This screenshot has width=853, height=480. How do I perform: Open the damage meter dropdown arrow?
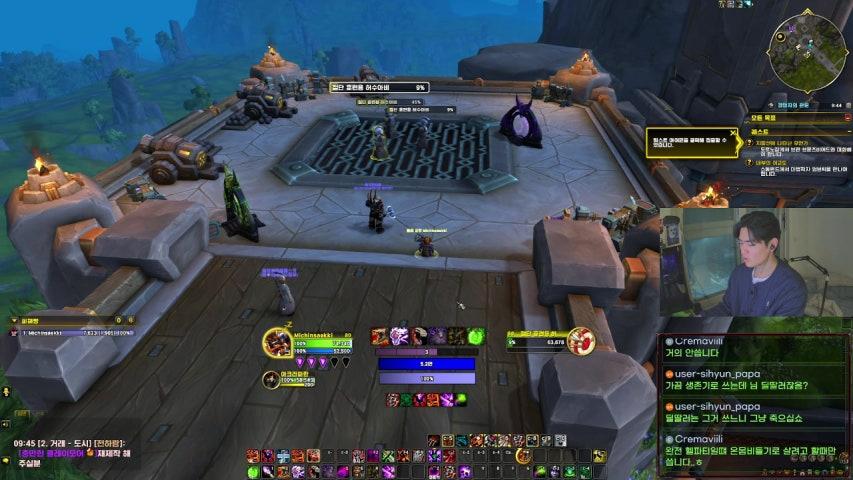point(12,320)
